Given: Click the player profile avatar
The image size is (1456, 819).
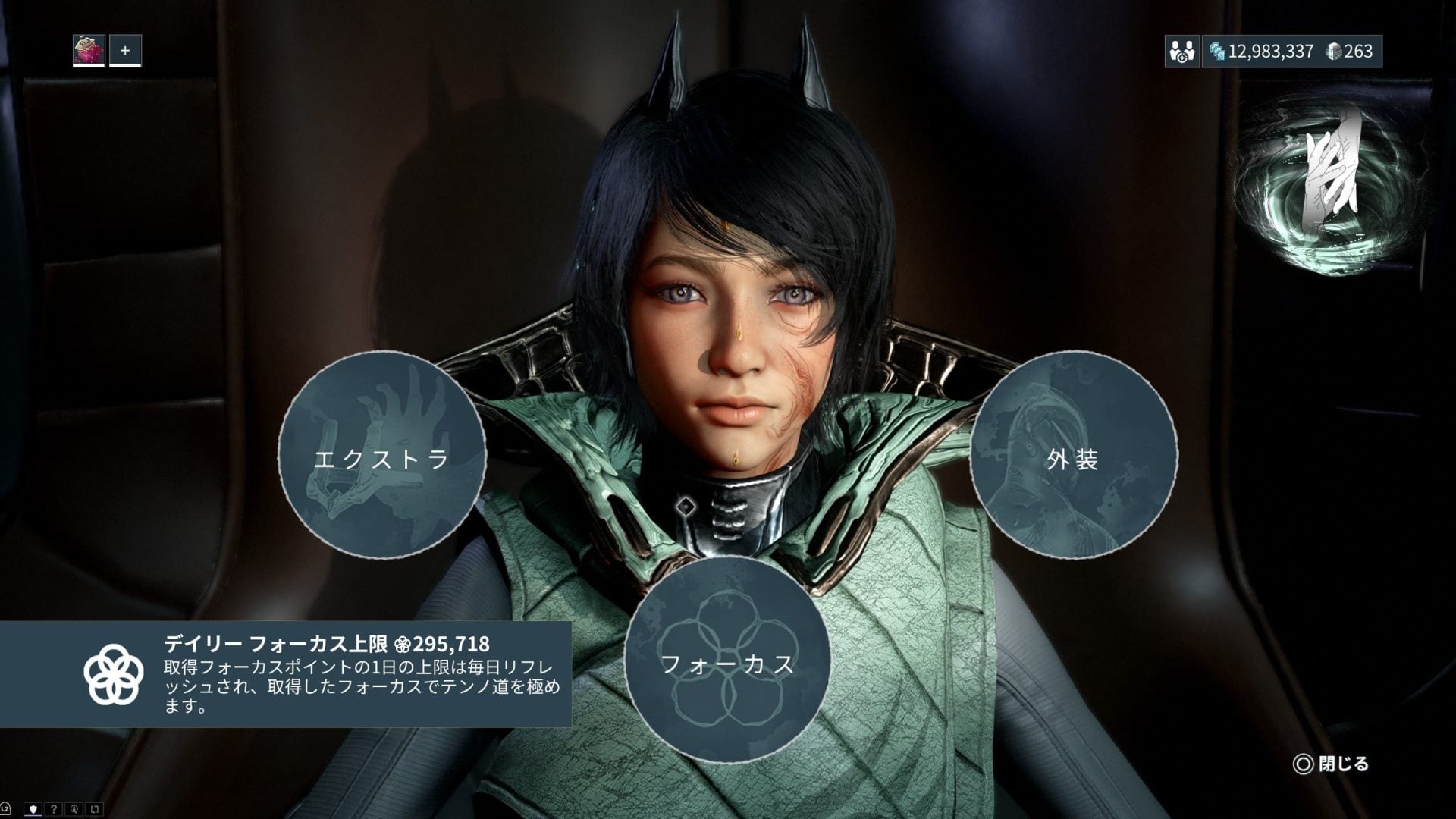Looking at the screenshot, I should [x=89, y=51].
